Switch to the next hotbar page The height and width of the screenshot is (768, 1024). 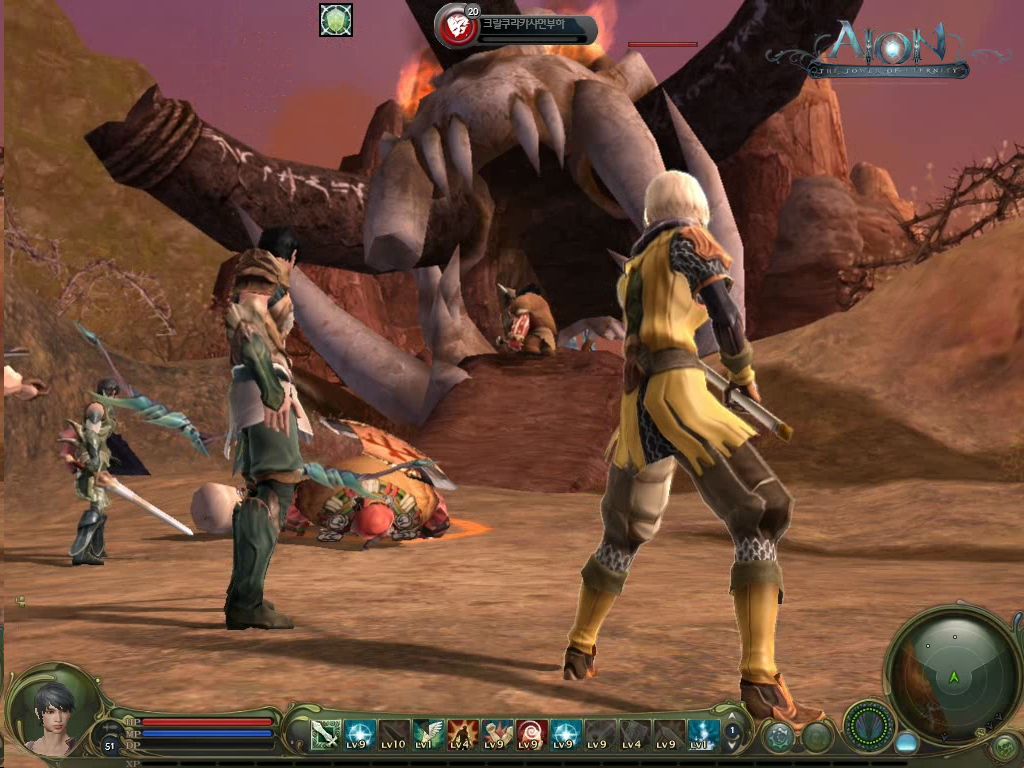click(x=732, y=745)
